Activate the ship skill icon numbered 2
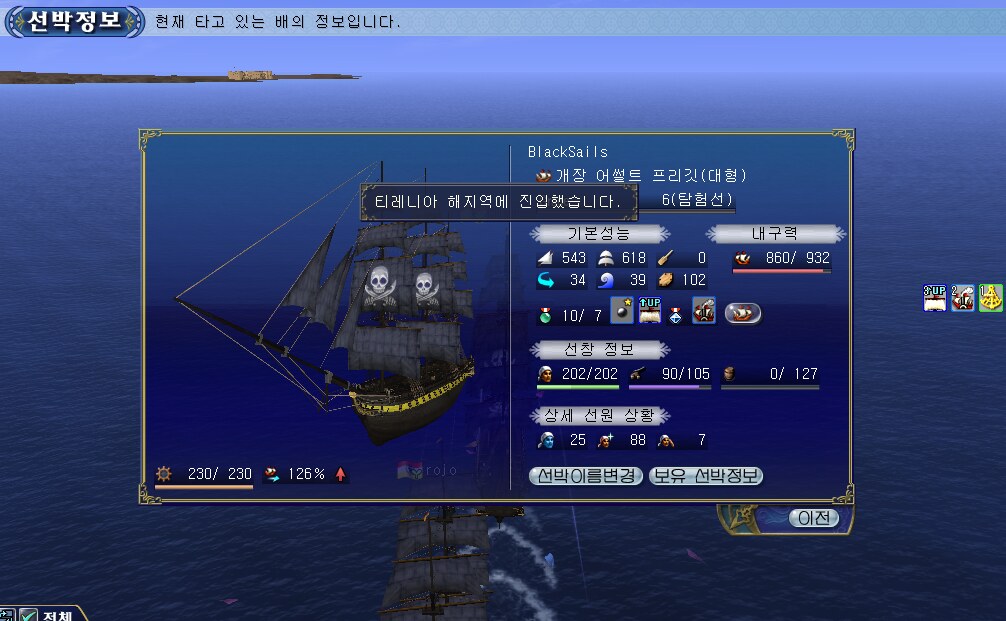The height and width of the screenshot is (621, 1006). [x=963, y=298]
